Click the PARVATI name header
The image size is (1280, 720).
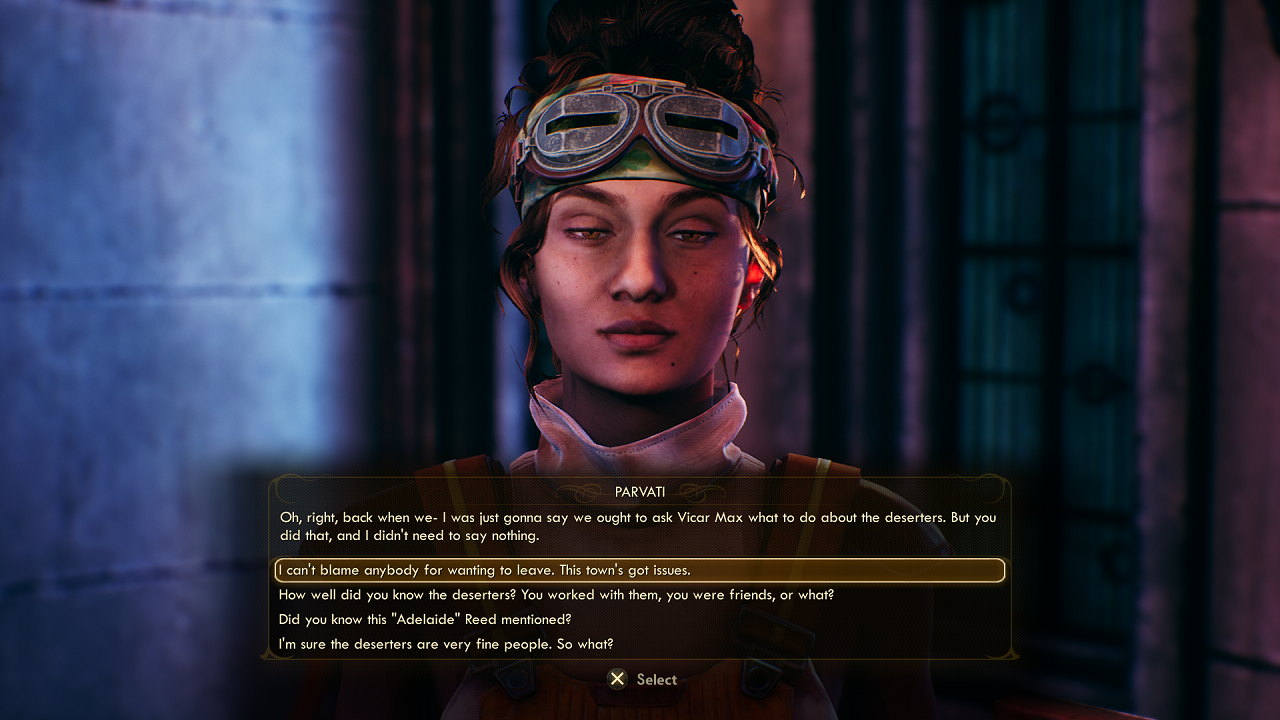tap(640, 489)
